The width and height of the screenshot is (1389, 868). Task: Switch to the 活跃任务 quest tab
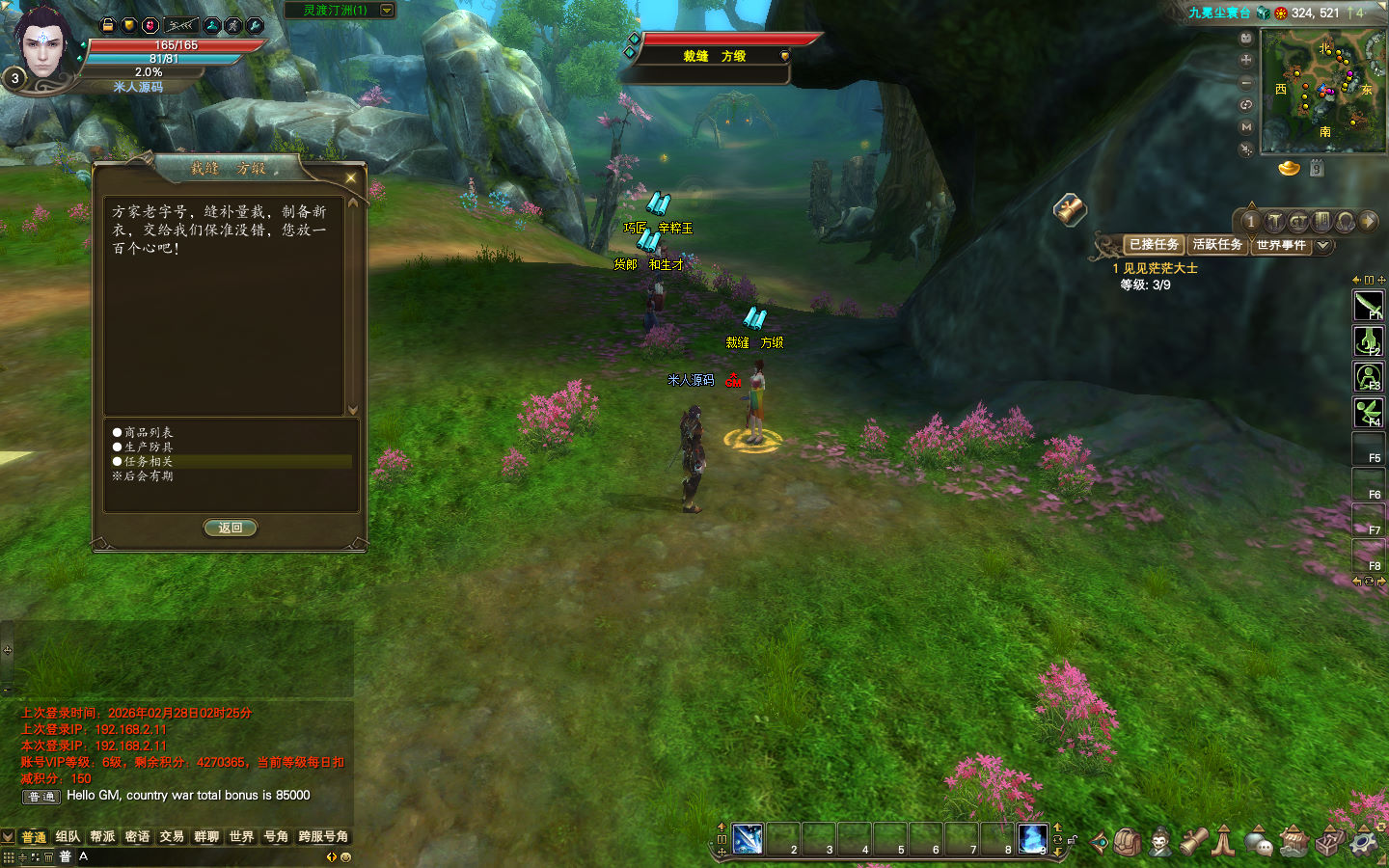[1217, 245]
